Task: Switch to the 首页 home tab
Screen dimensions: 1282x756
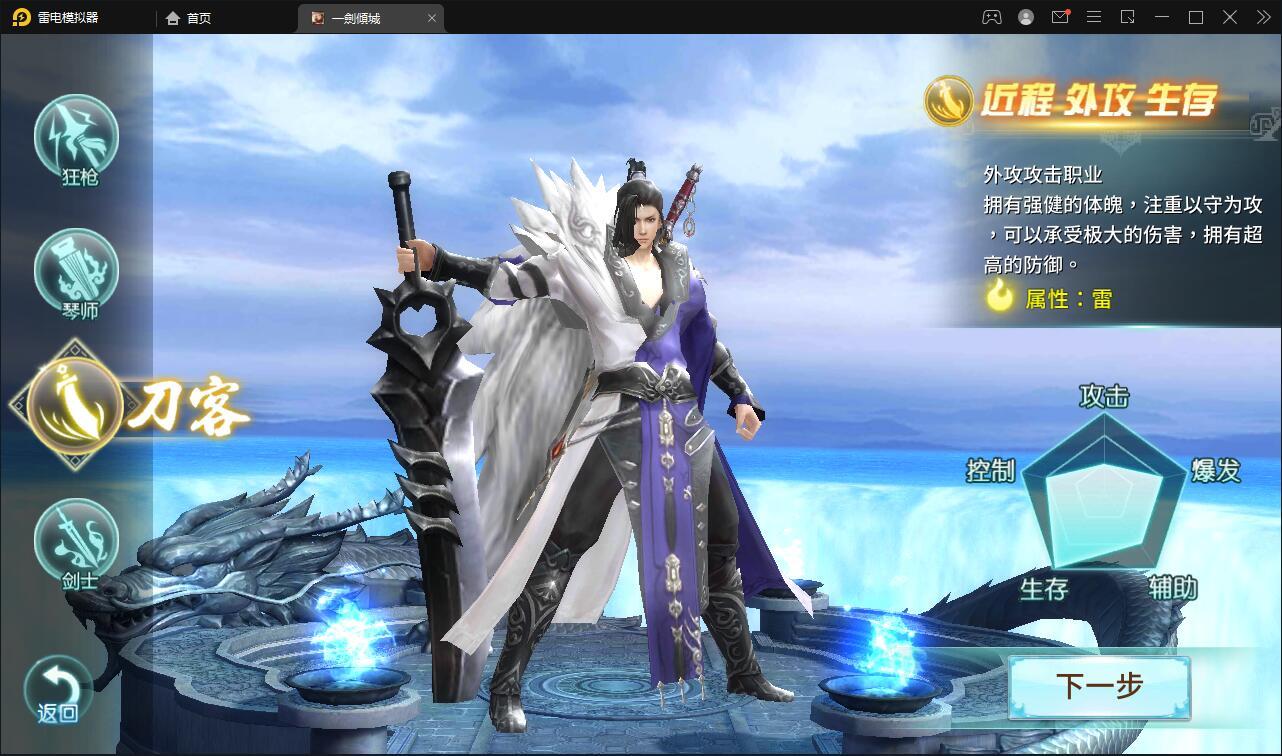Action: click(188, 18)
